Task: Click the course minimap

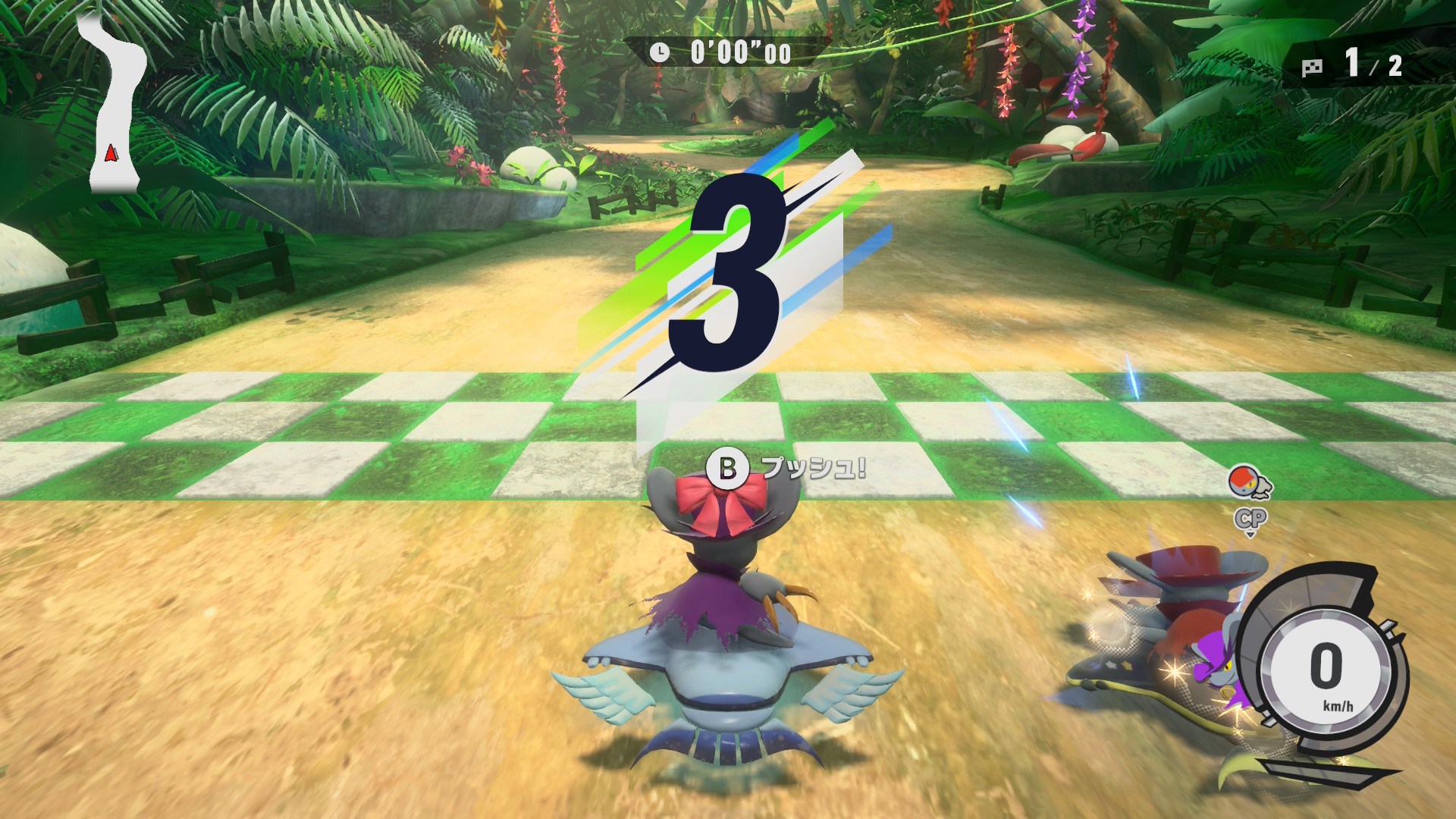Action: pos(114,106)
